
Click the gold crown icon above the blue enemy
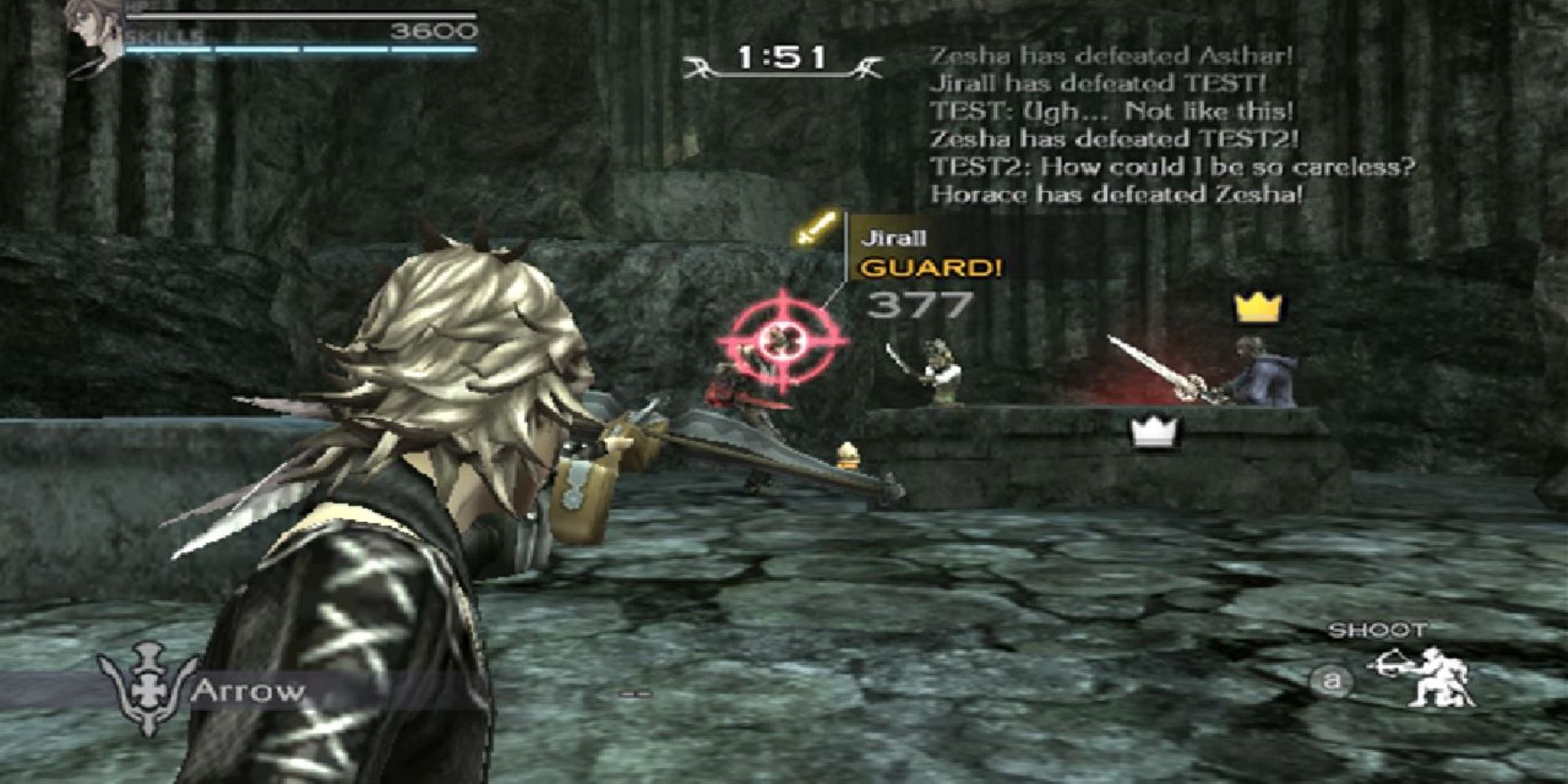click(x=1257, y=308)
